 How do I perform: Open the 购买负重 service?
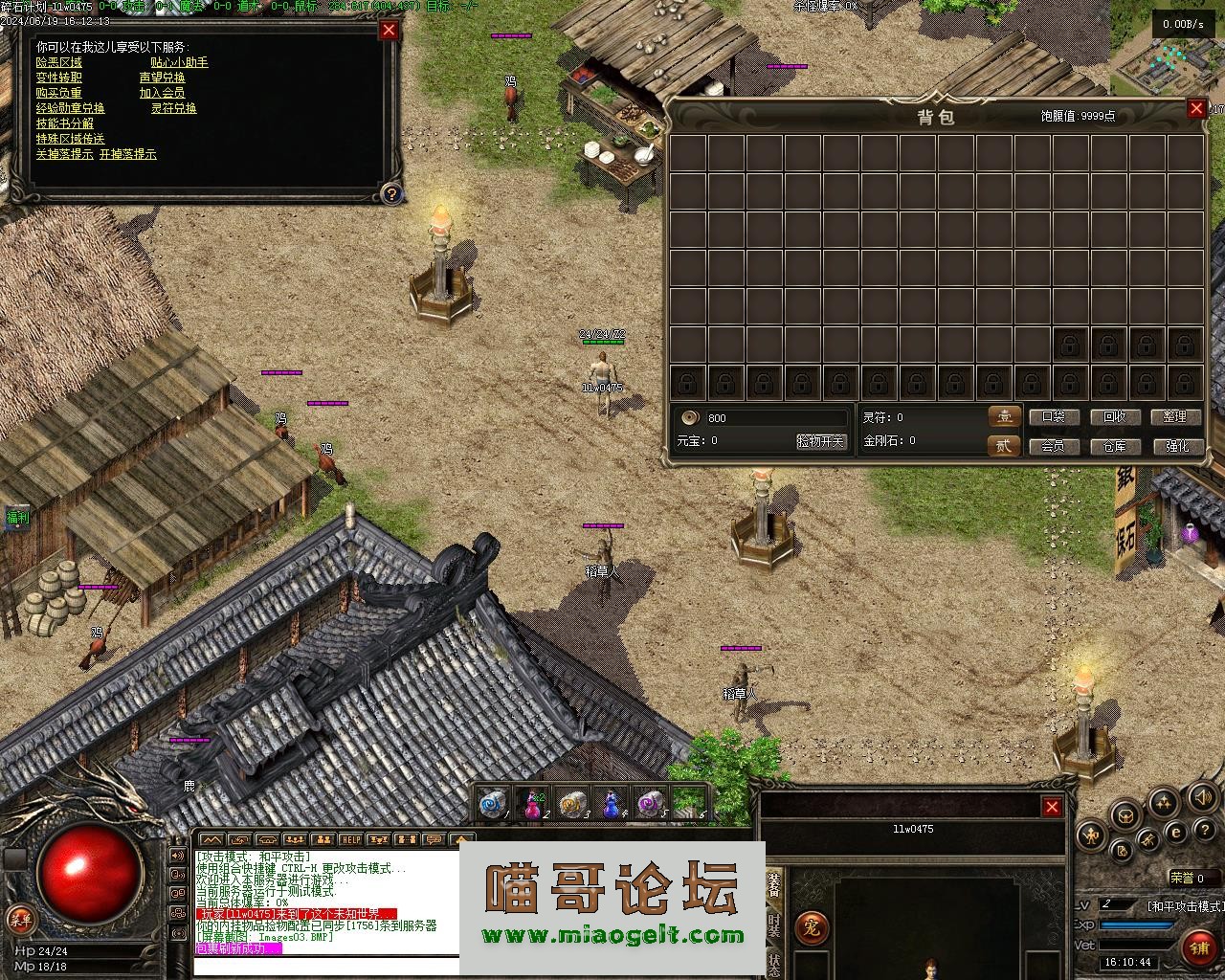coord(58,93)
